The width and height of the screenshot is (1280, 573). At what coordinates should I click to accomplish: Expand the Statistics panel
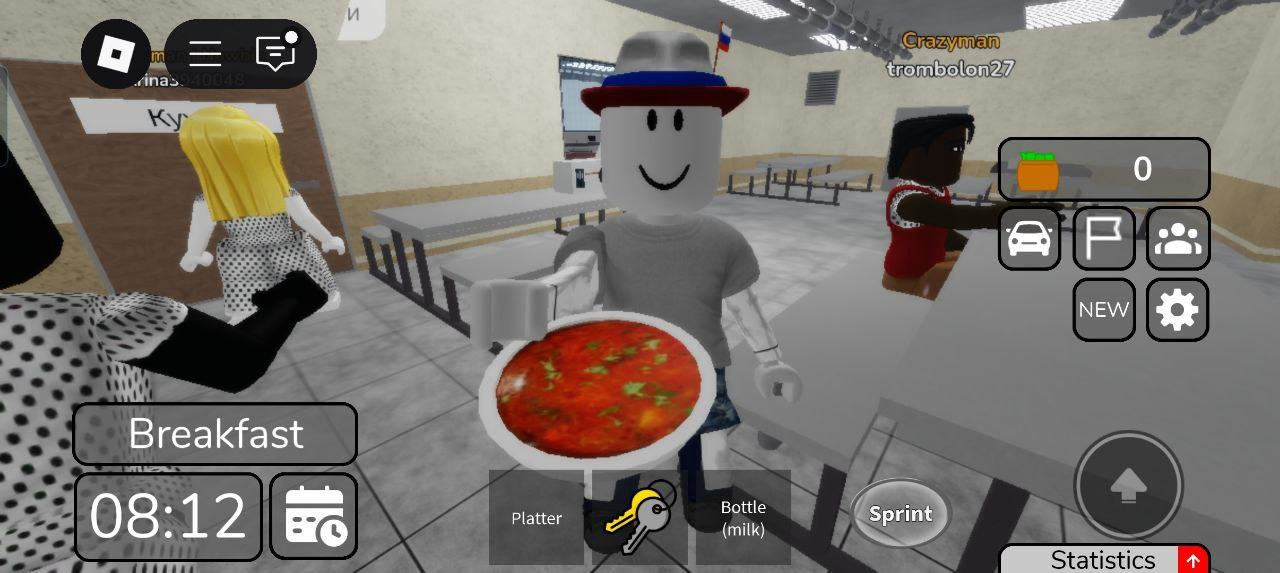[1104, 559]
